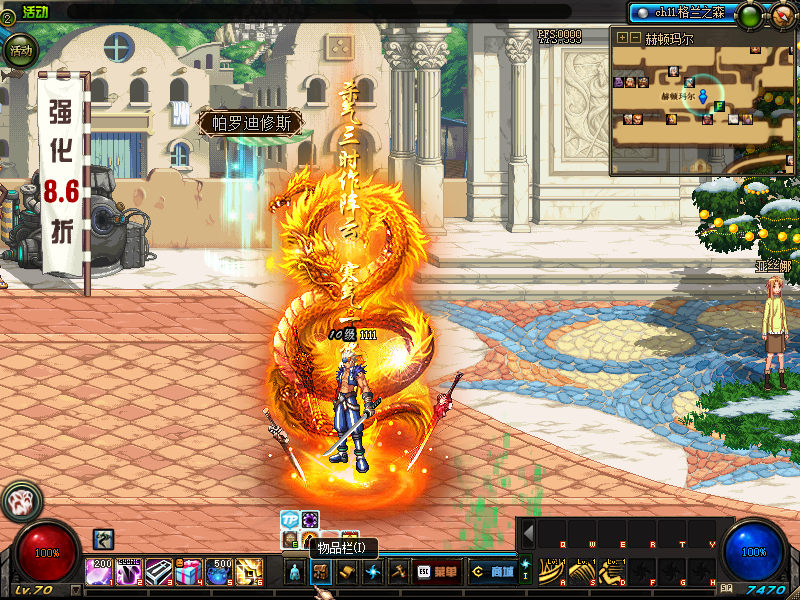Open the 物品栏 inventory chest button
The image size is (800, 600).
[x=321, y=572]
